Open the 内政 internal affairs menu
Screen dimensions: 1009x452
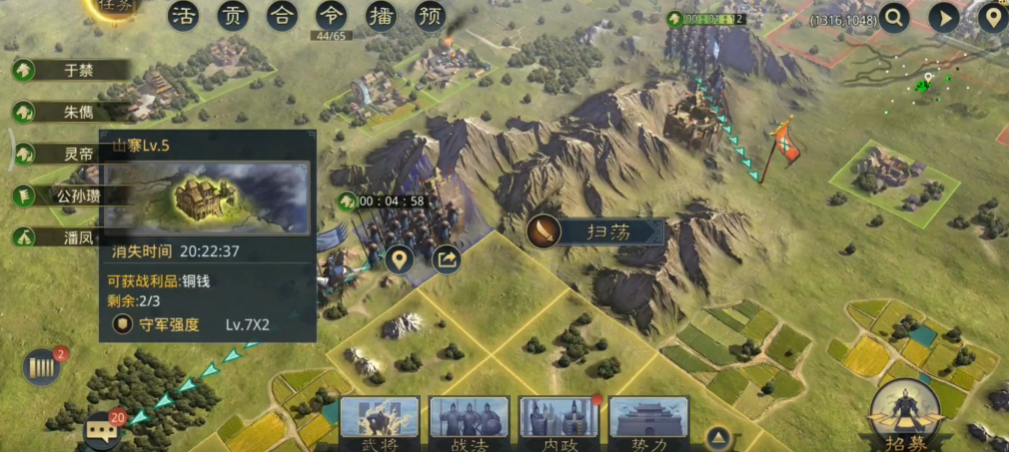point(559,422)
